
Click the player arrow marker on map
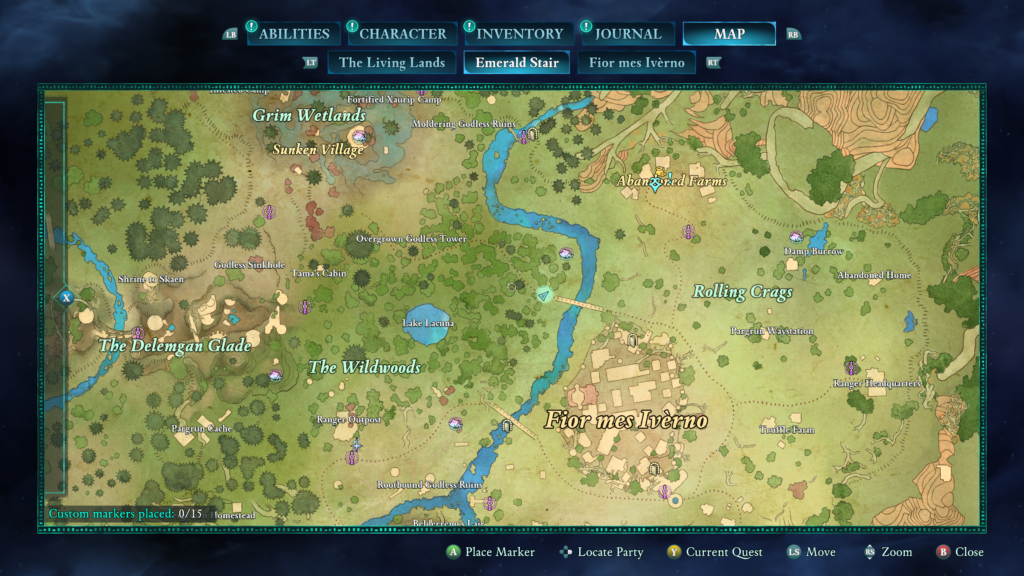click(544, 294)
